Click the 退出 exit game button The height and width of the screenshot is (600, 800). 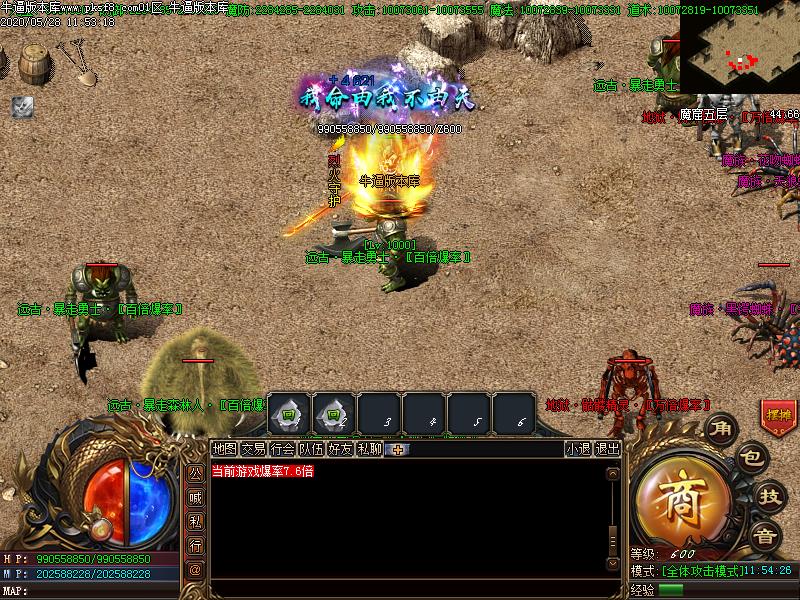point(607,449)
